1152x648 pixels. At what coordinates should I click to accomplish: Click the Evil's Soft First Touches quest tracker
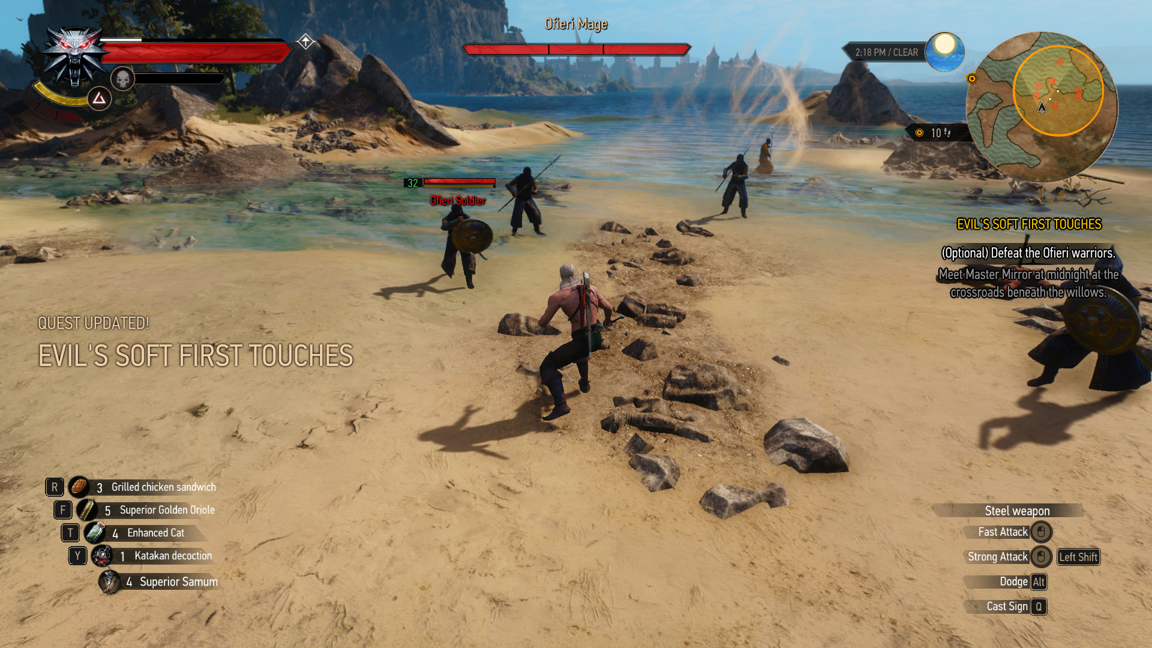[1028, 225]
